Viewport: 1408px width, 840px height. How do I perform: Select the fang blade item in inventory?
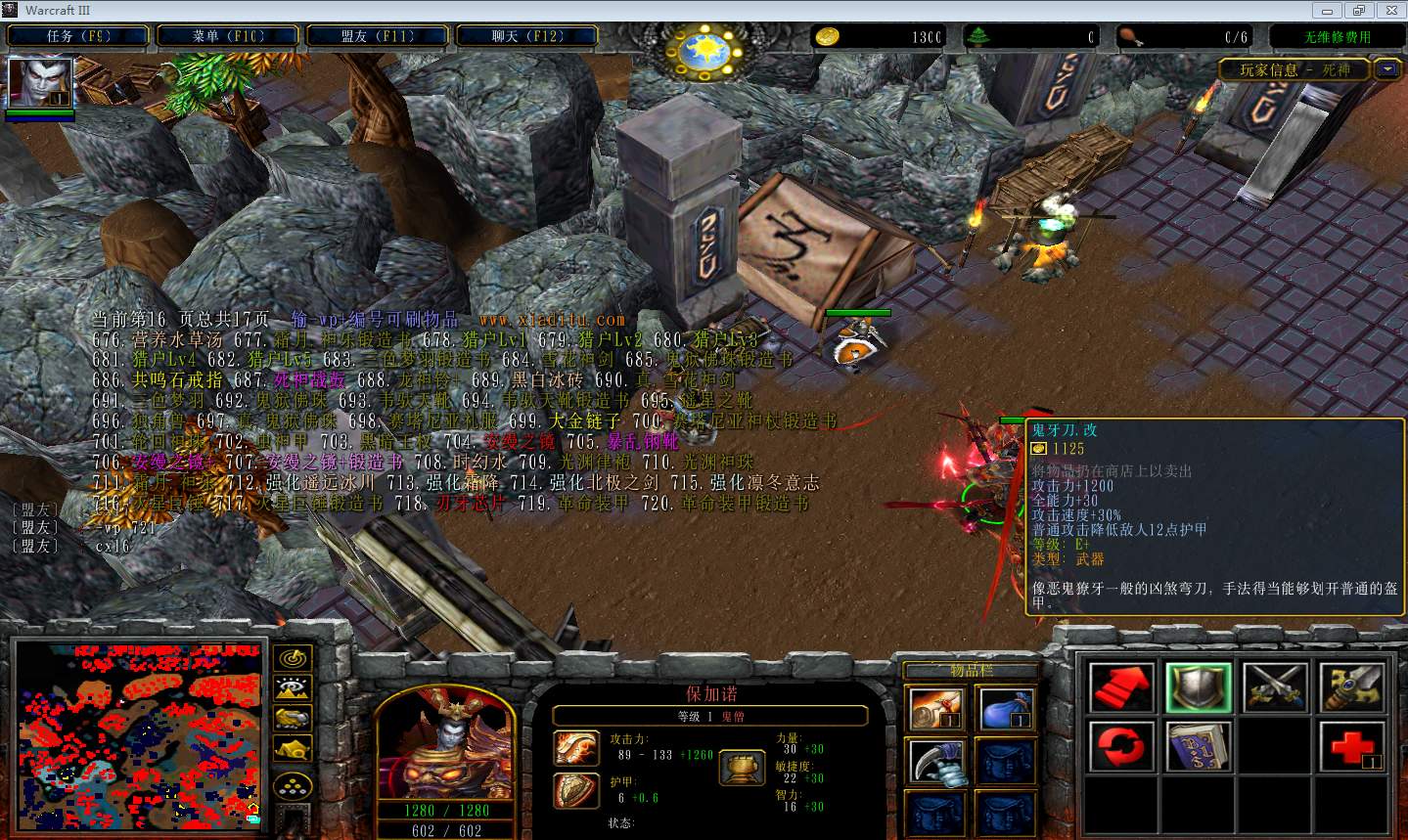pyautogui.click(x=935, y=761)
